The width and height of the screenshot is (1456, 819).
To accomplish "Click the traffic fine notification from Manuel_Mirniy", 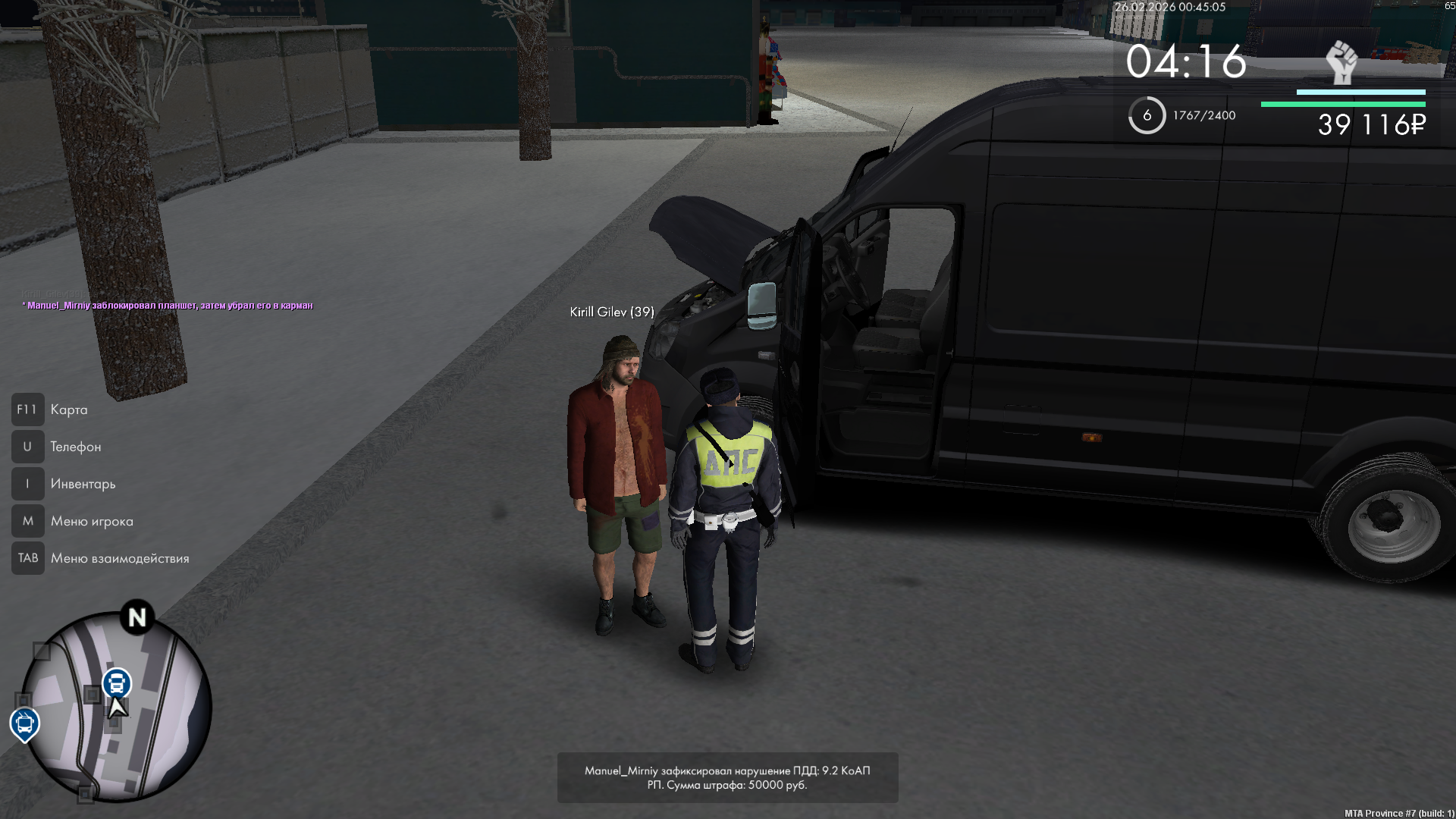I will (727, 777).
